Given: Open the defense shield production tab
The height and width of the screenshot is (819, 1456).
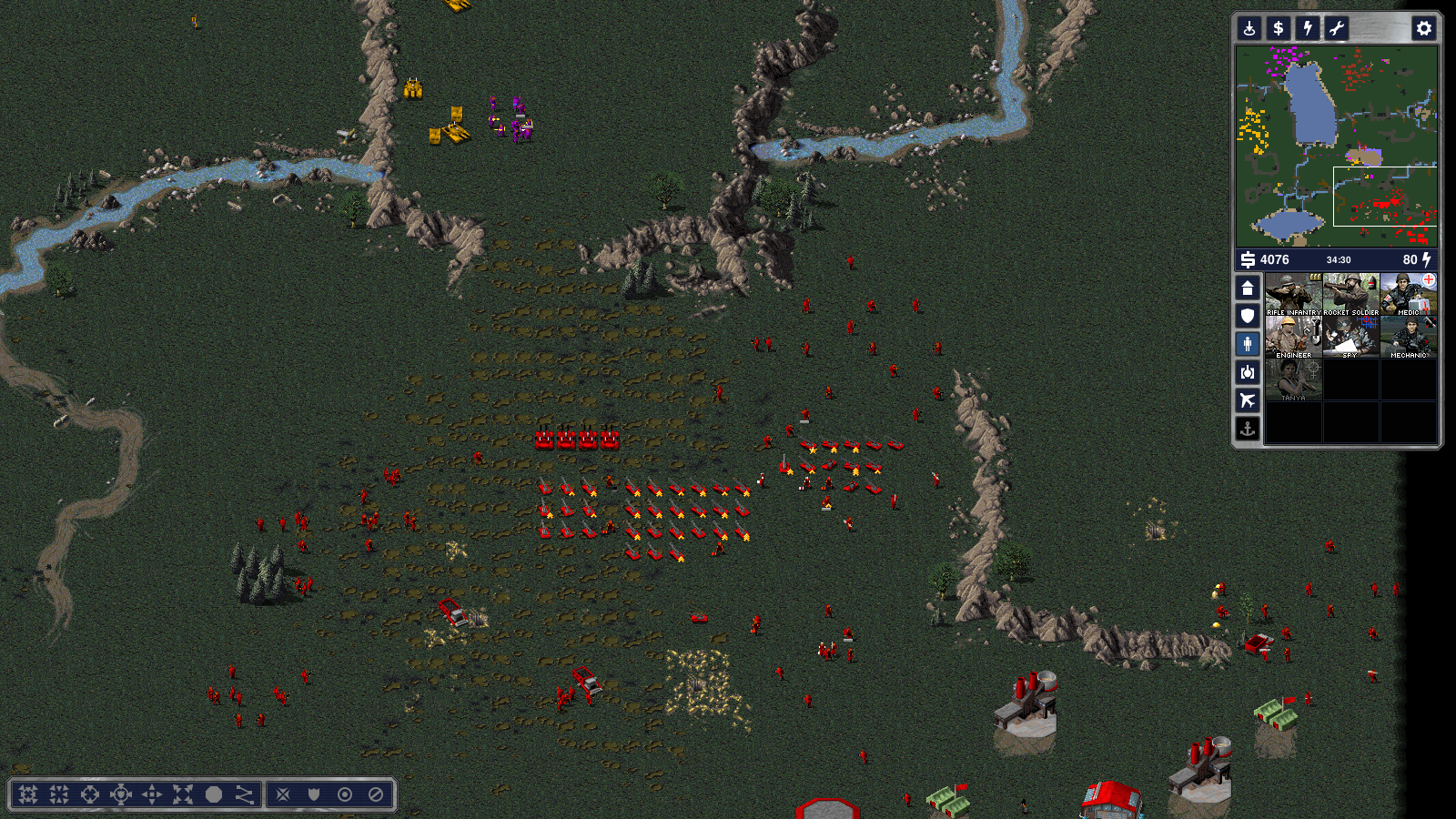Looking at the screenshot, I should pos(1248,316).
